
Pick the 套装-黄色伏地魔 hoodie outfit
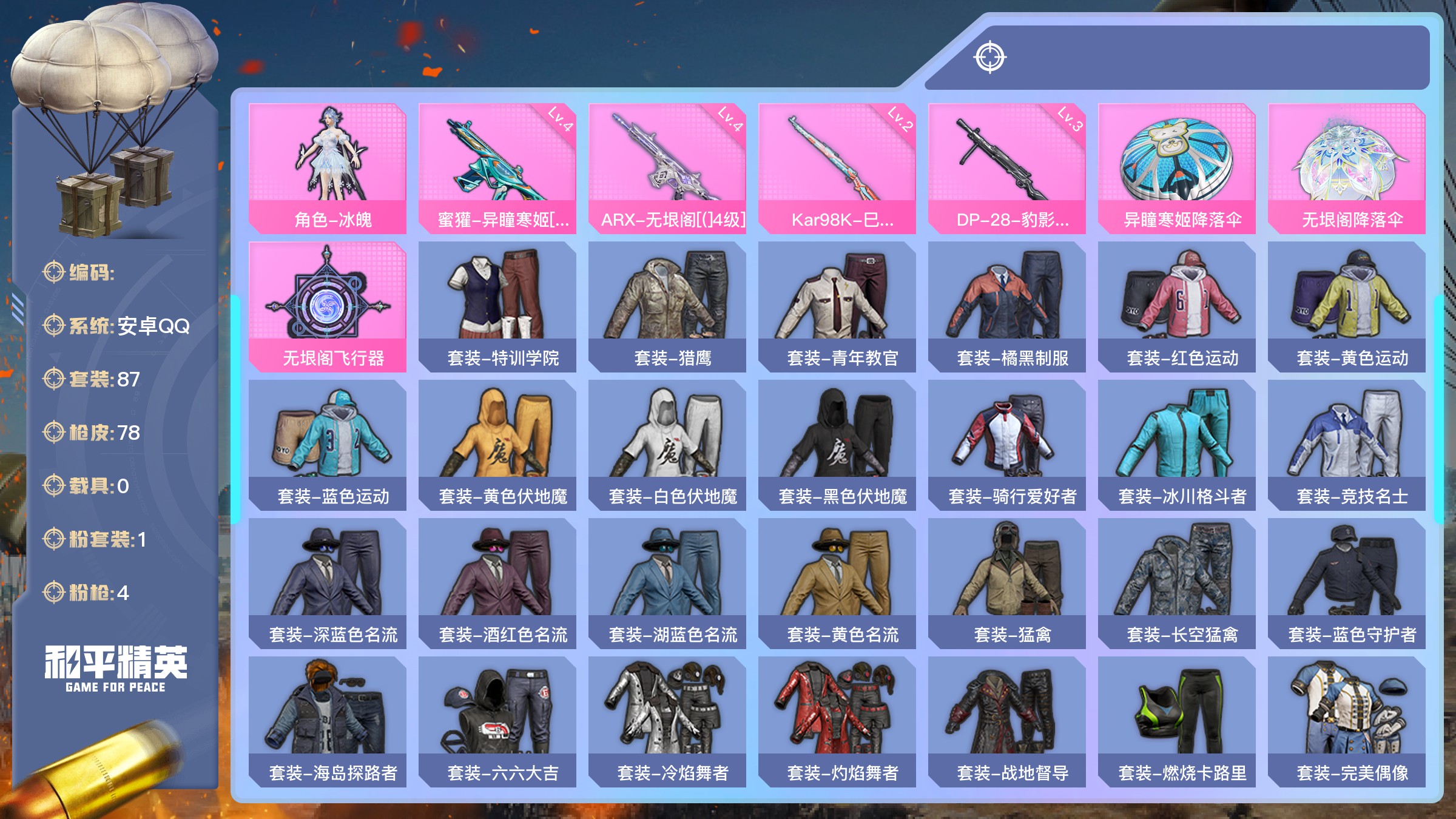tap(497, 445)
